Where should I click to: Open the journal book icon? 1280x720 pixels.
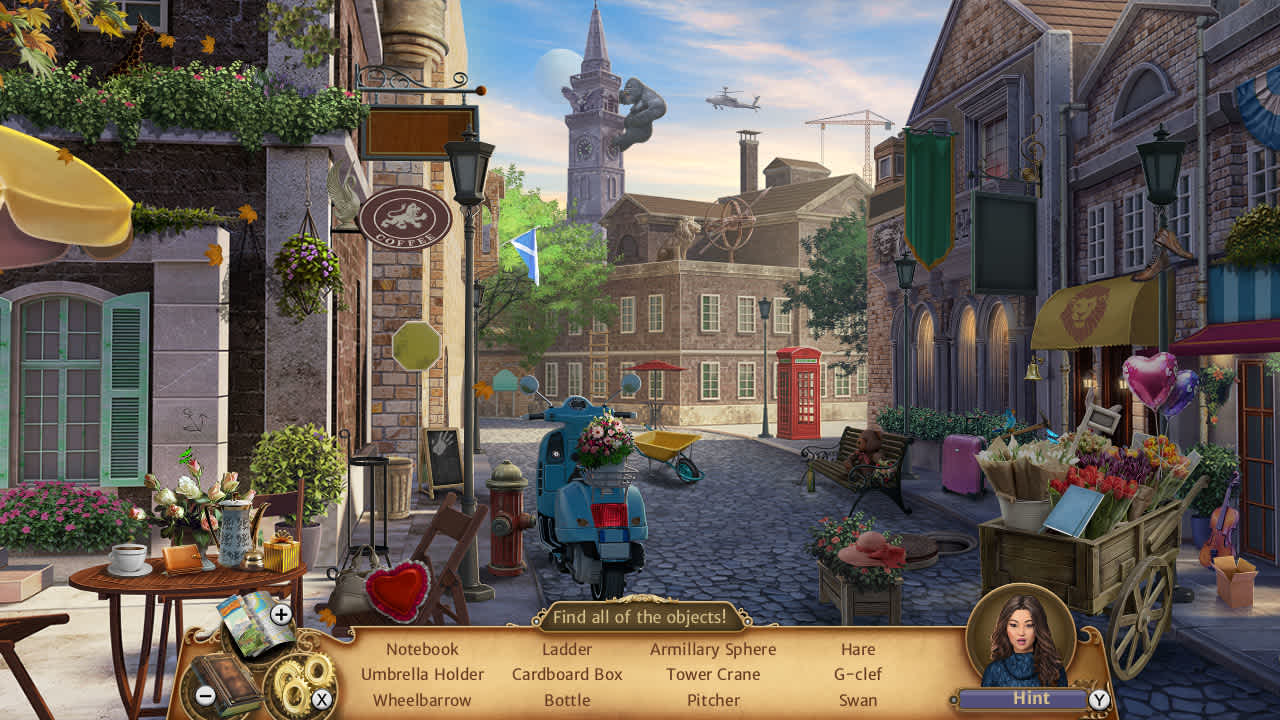tap(226, 680)
